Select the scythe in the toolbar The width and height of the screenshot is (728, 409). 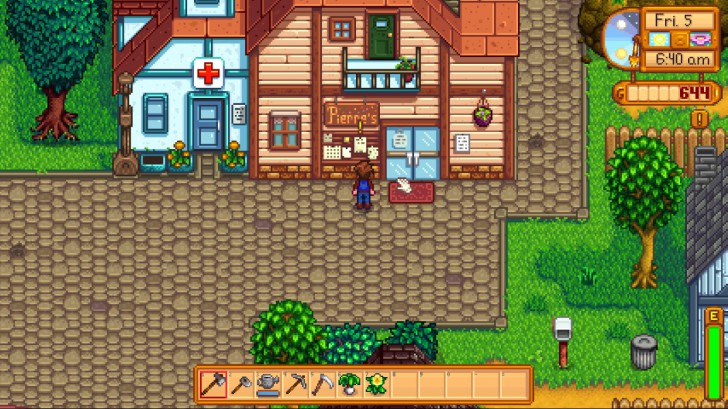pyautogui.click(x=322, y=384)
